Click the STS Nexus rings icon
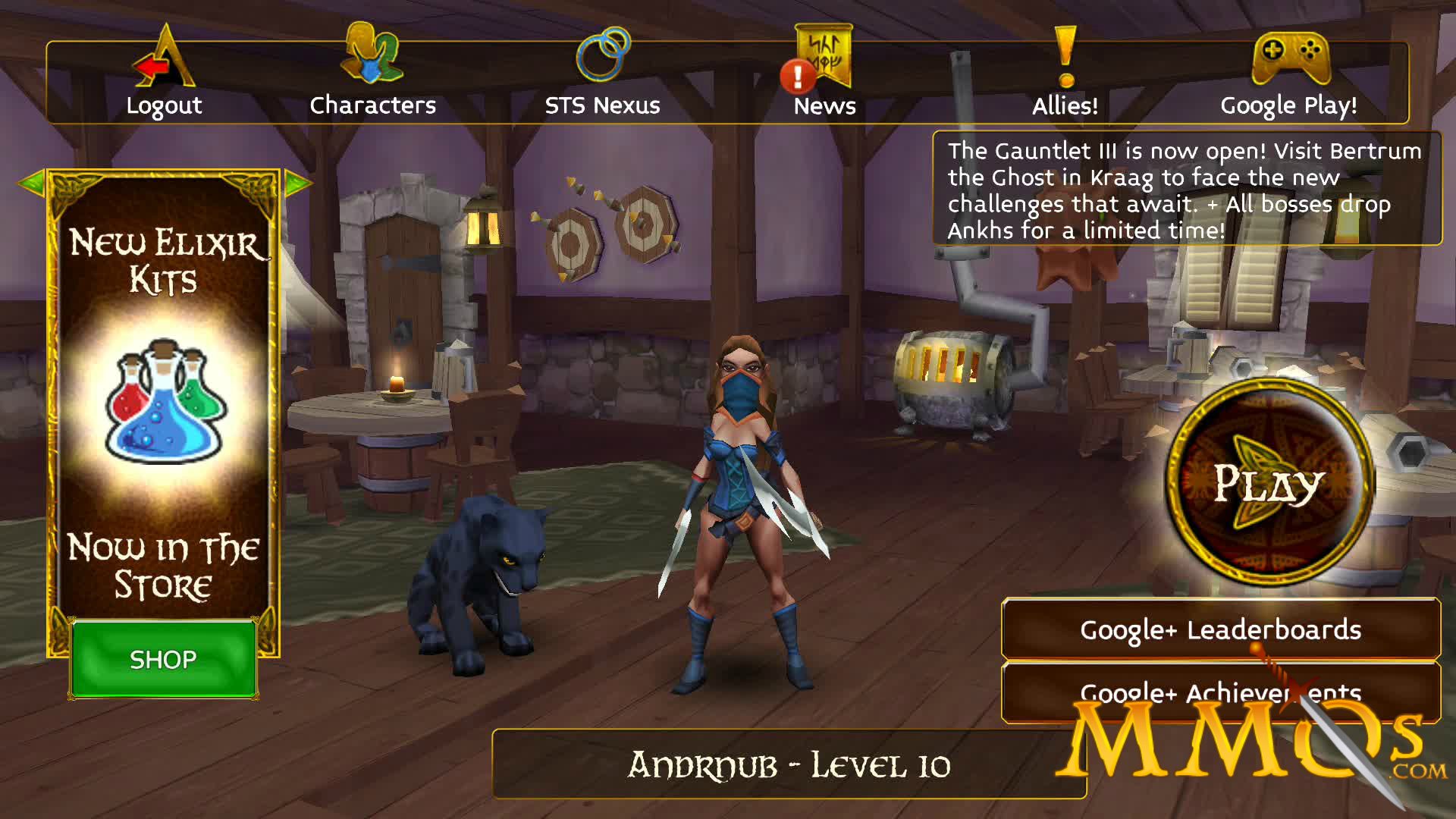The width and height of the screenshot is (1456, 819). point(603,53)
